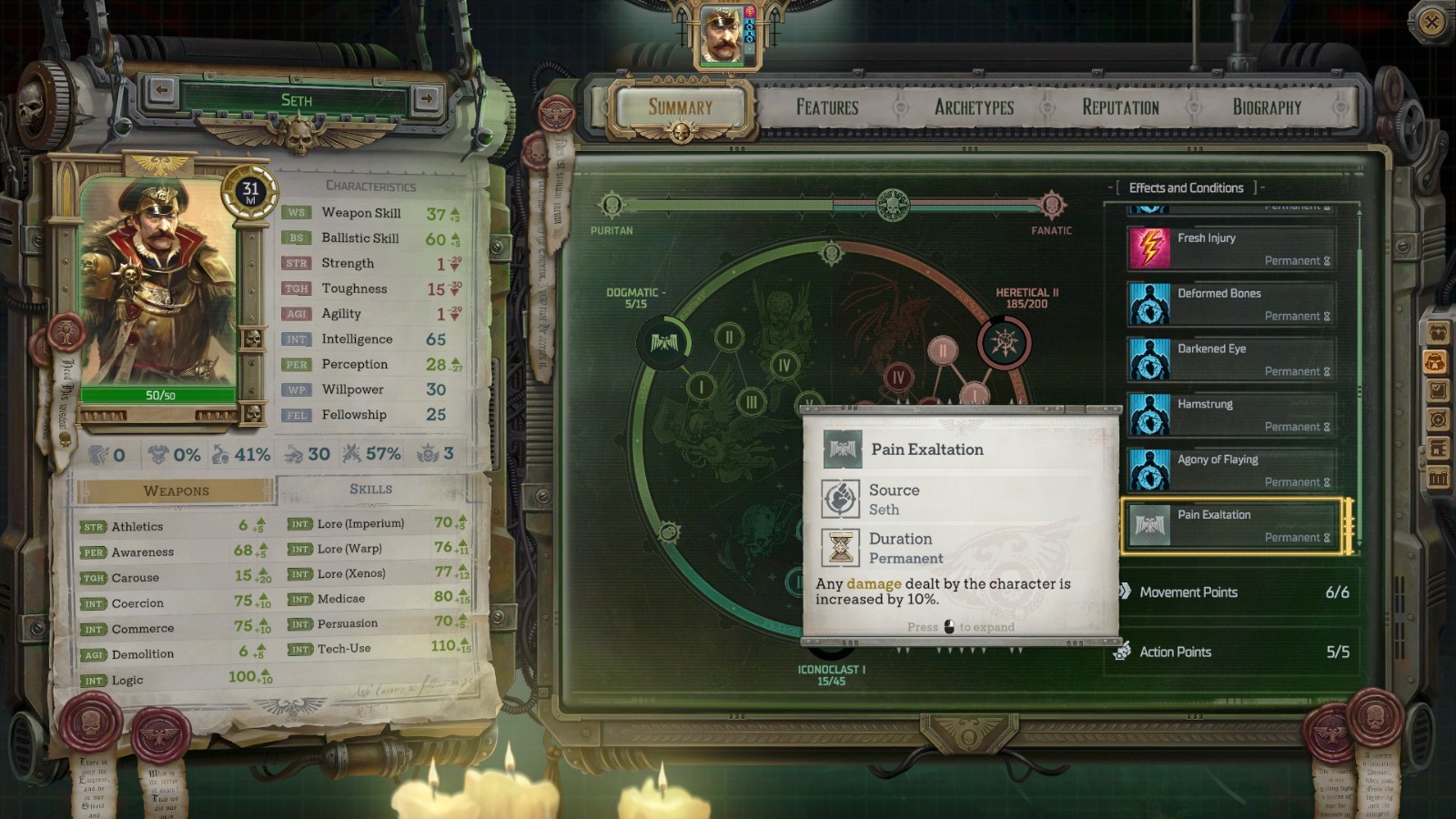The image size is (1456, 819).
Task: Open the colony management sidebar icon
Action: 1435,446
